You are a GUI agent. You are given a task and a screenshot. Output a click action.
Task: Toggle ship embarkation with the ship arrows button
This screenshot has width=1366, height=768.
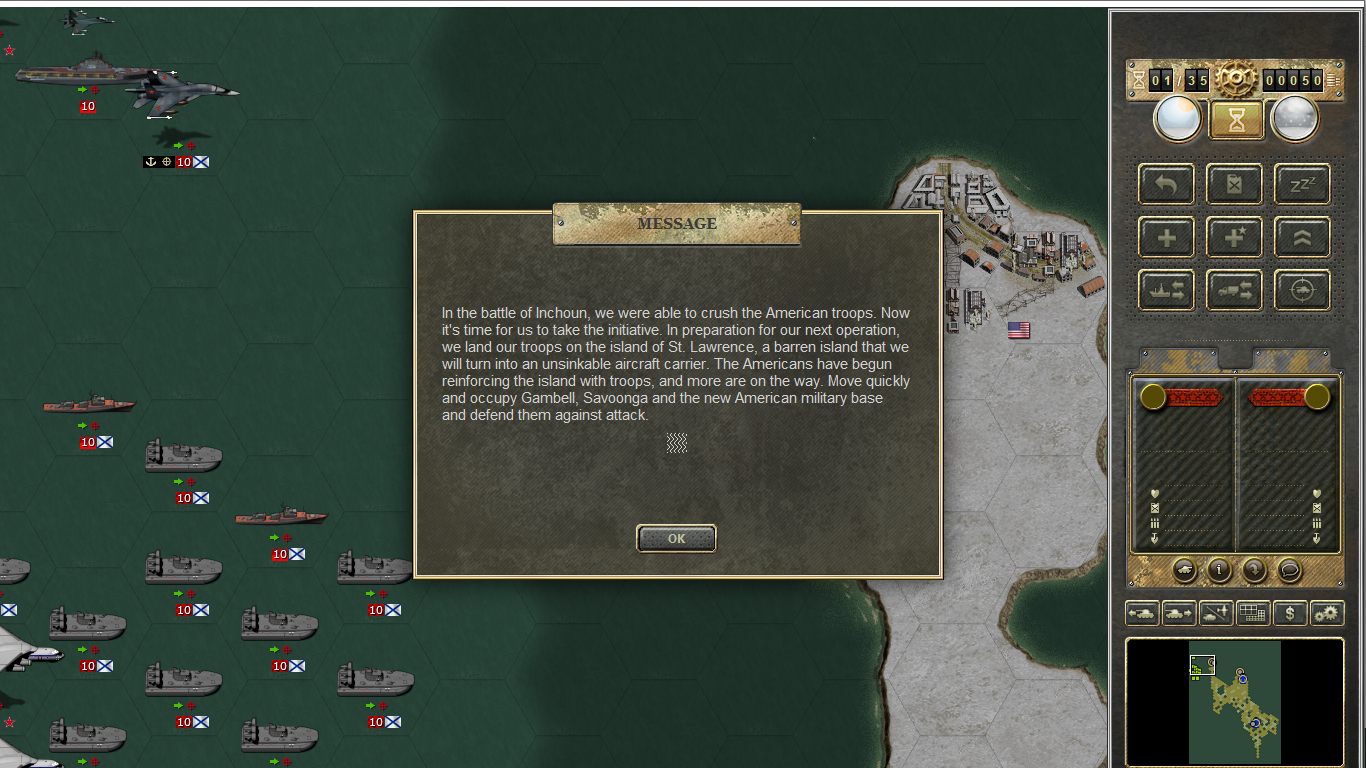pos(1166,290)
